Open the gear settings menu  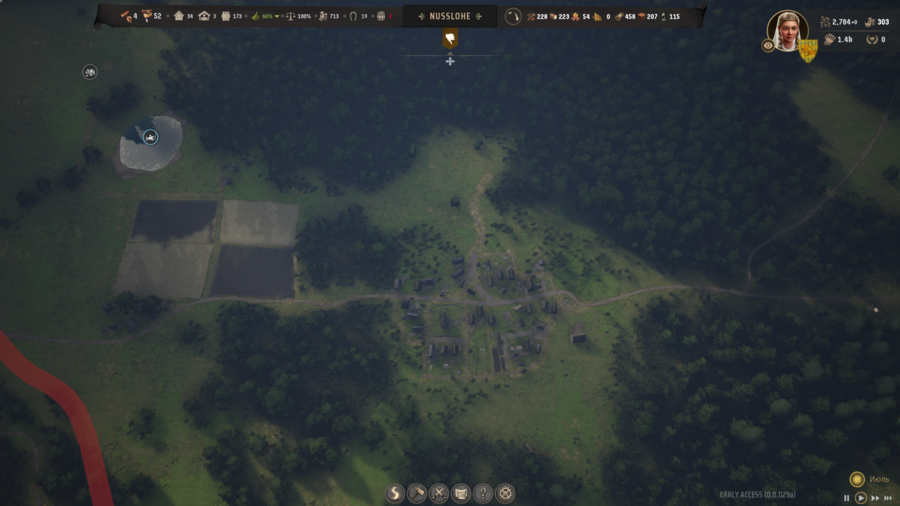point(505,493)
